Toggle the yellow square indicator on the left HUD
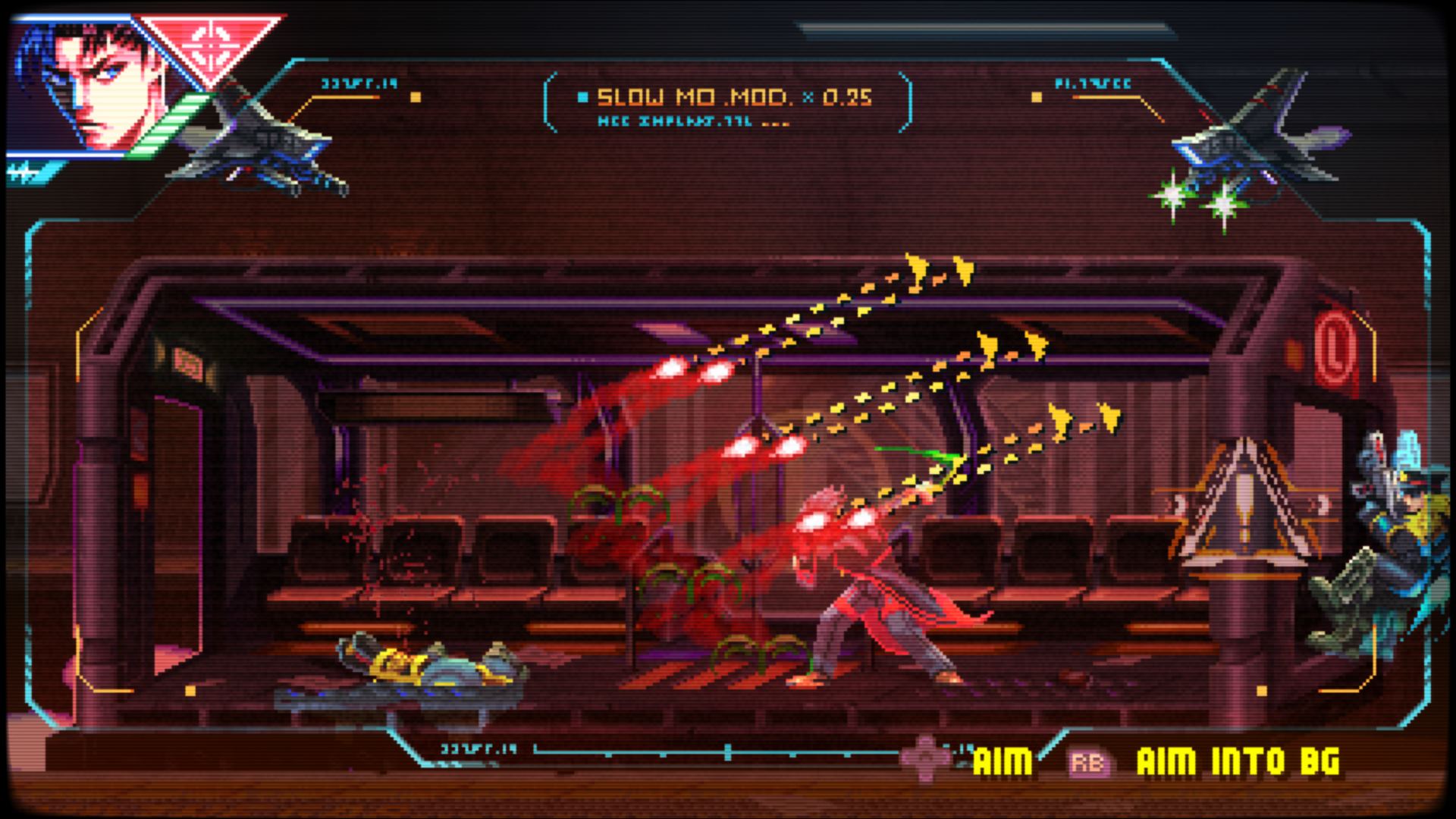This screenshot has width=1456, height=819. 416,97
